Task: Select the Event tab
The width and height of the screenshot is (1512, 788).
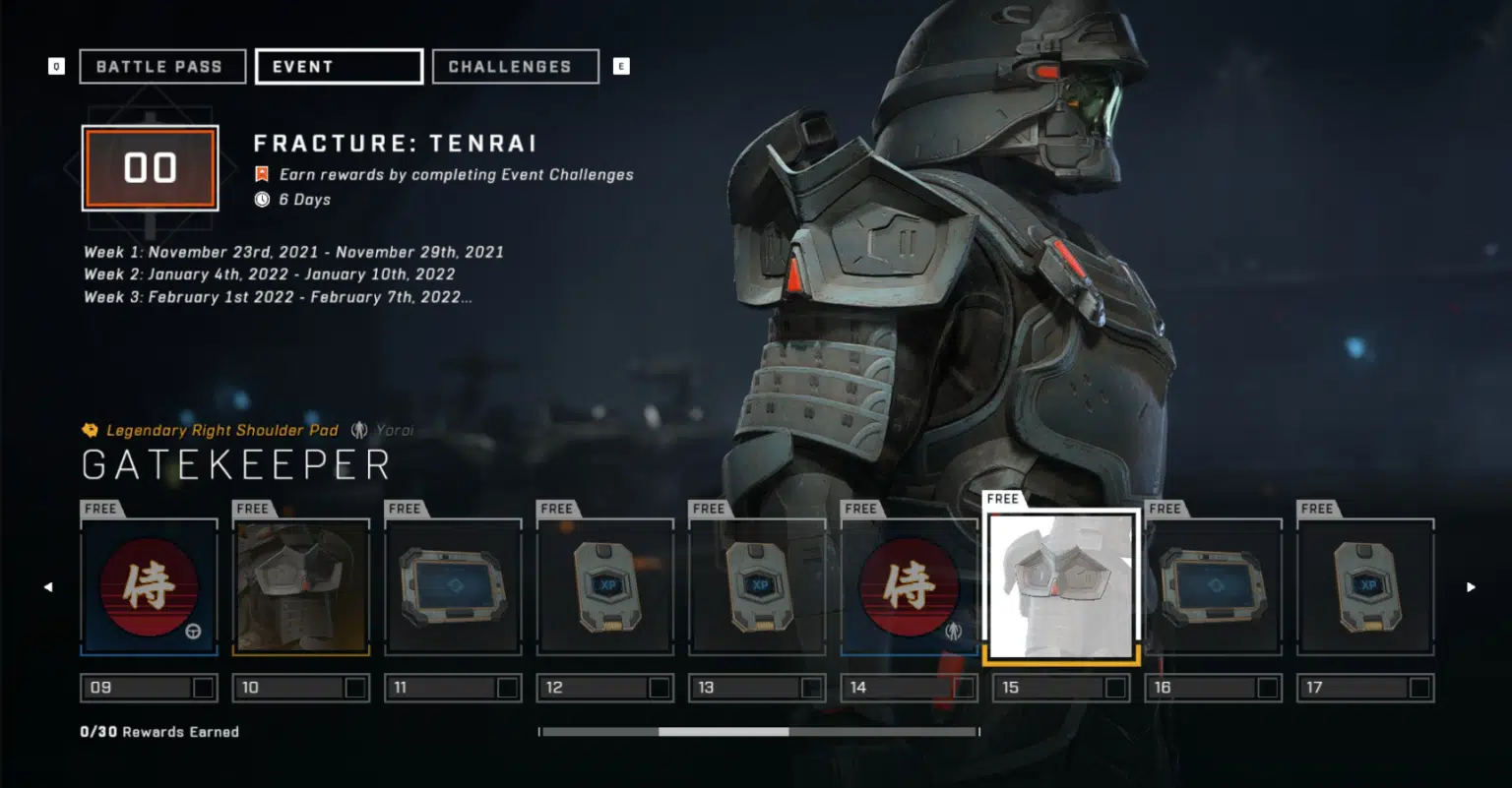Action: (x=339, y=67)
